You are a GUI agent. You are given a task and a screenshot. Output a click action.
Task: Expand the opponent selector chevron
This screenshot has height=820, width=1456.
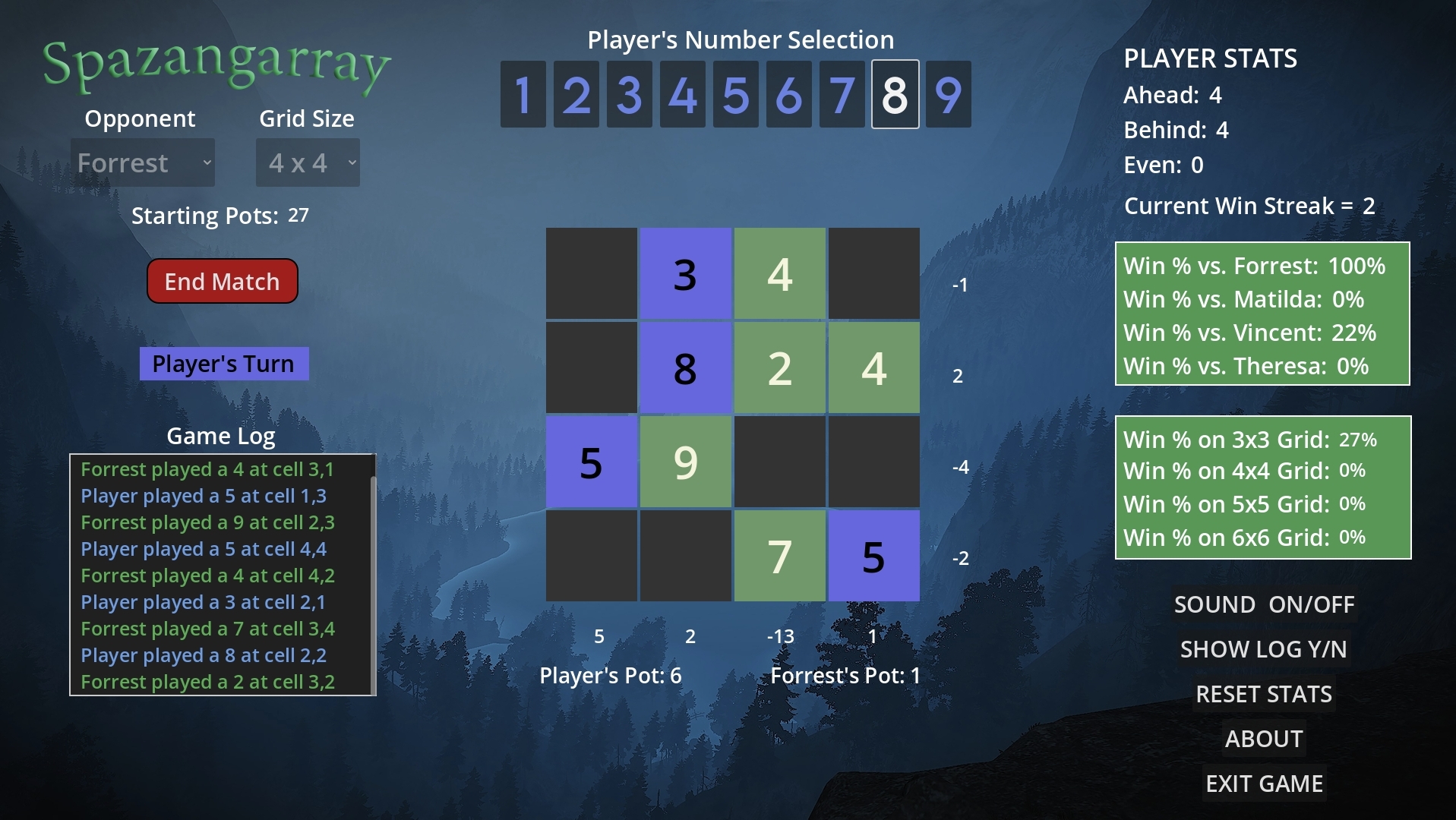(206, 162)
